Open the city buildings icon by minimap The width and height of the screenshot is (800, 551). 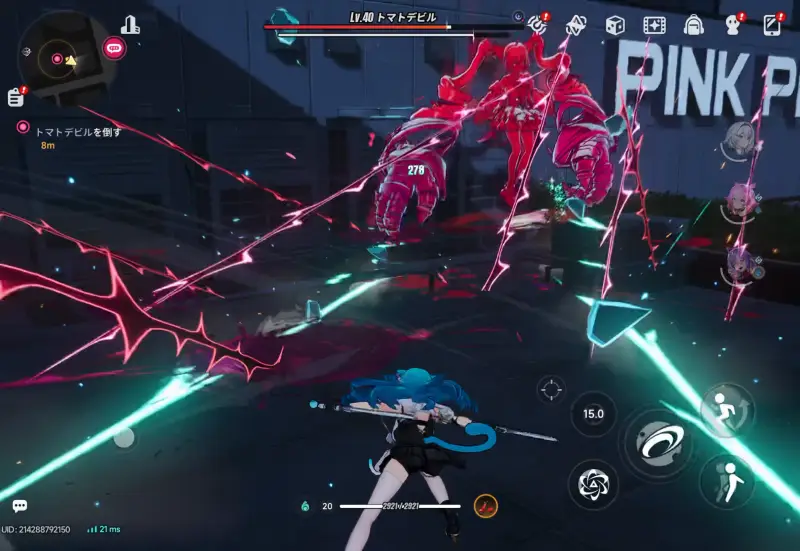click(130, 24)
